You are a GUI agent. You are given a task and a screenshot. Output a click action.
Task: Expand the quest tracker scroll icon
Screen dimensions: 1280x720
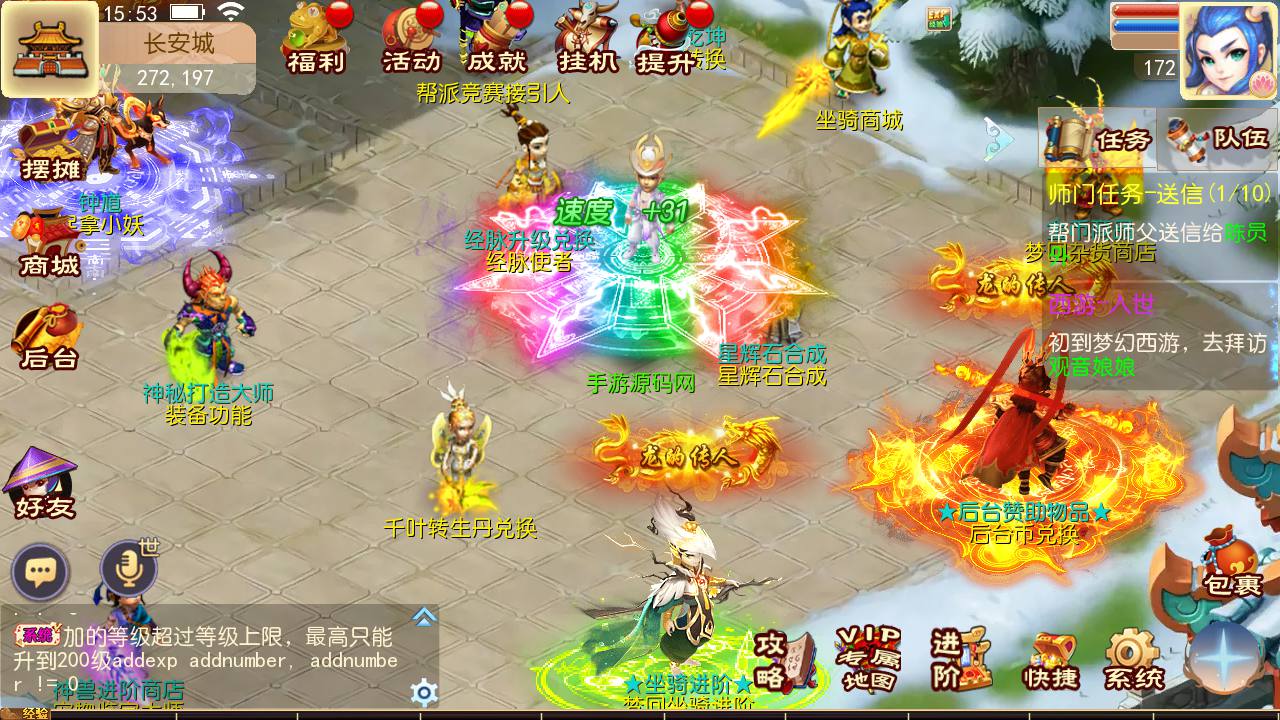coord(1065,137)
